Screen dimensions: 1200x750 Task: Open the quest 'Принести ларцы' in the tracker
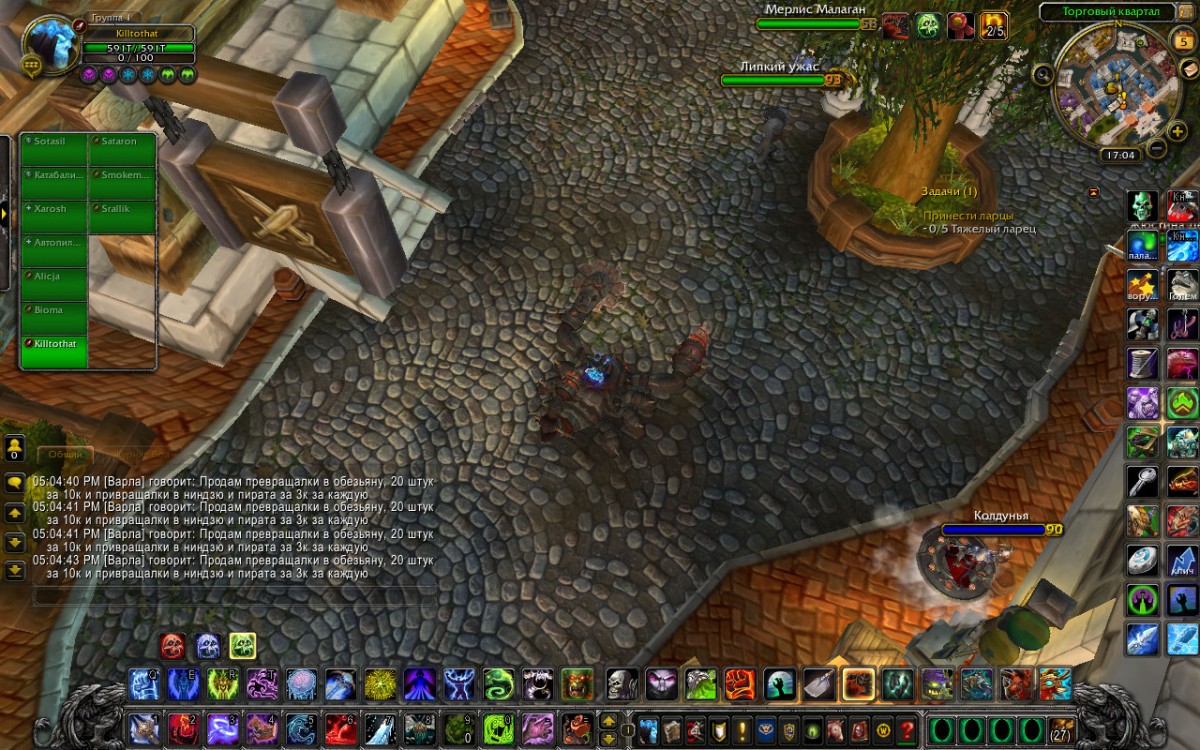pos(968,215)
